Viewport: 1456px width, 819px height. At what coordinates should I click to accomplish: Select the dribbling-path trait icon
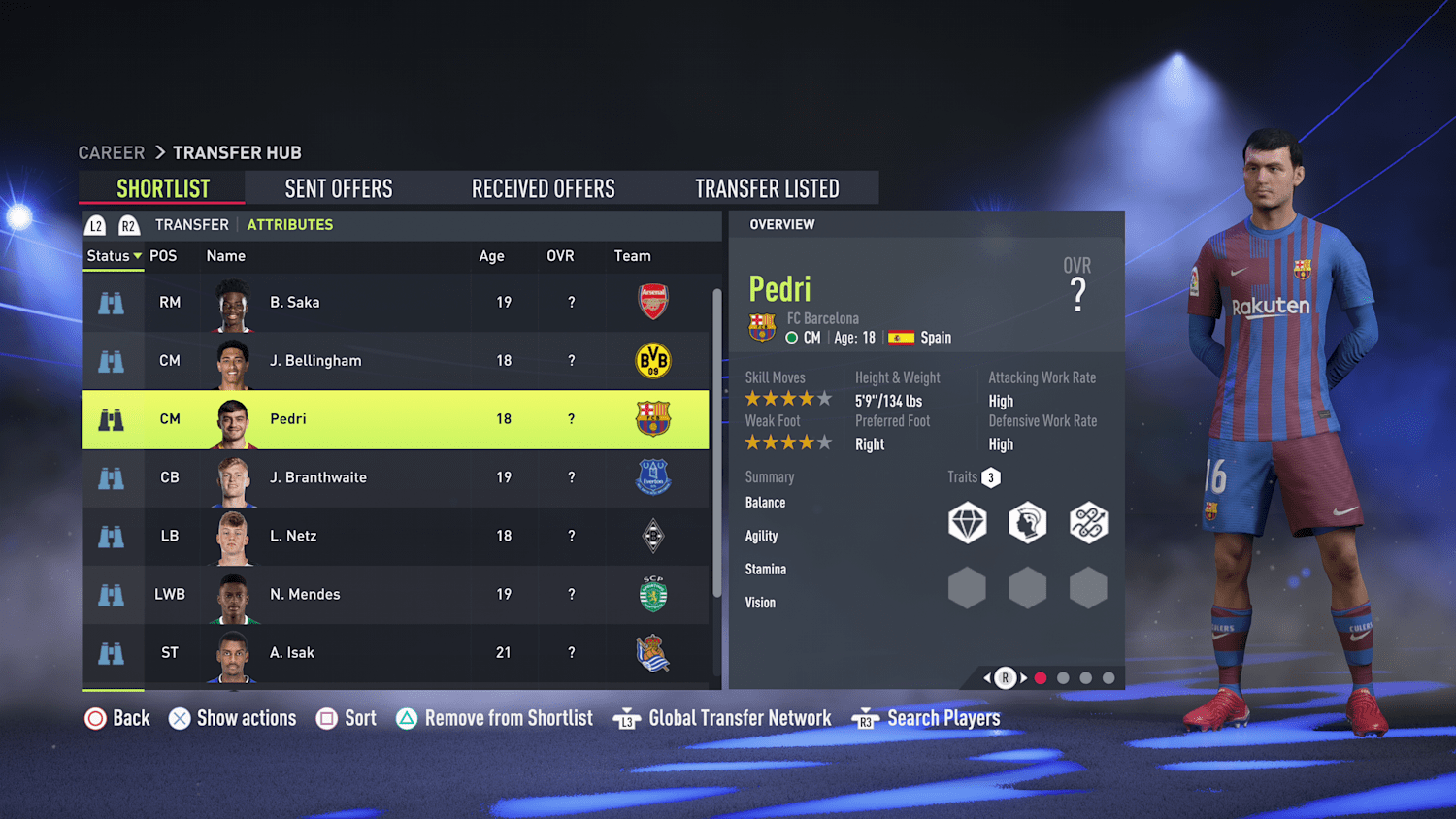[1088, 522]
